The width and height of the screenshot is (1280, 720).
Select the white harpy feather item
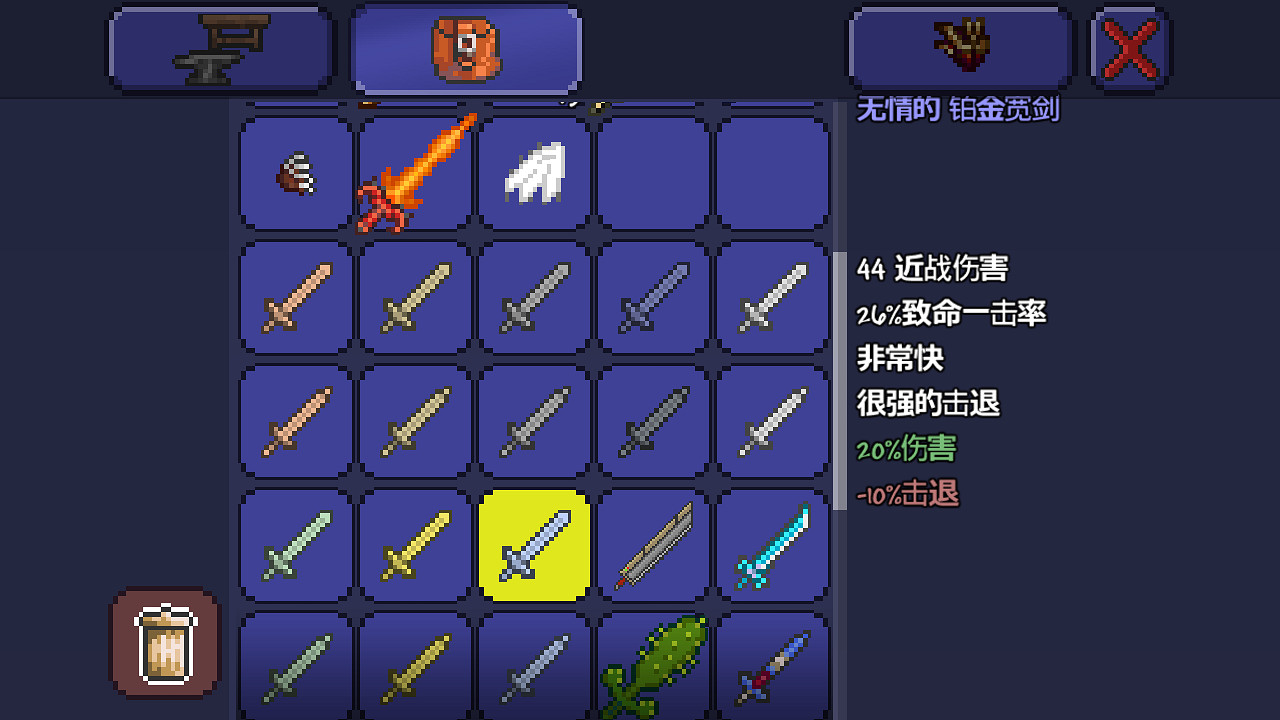coord(533,172)
